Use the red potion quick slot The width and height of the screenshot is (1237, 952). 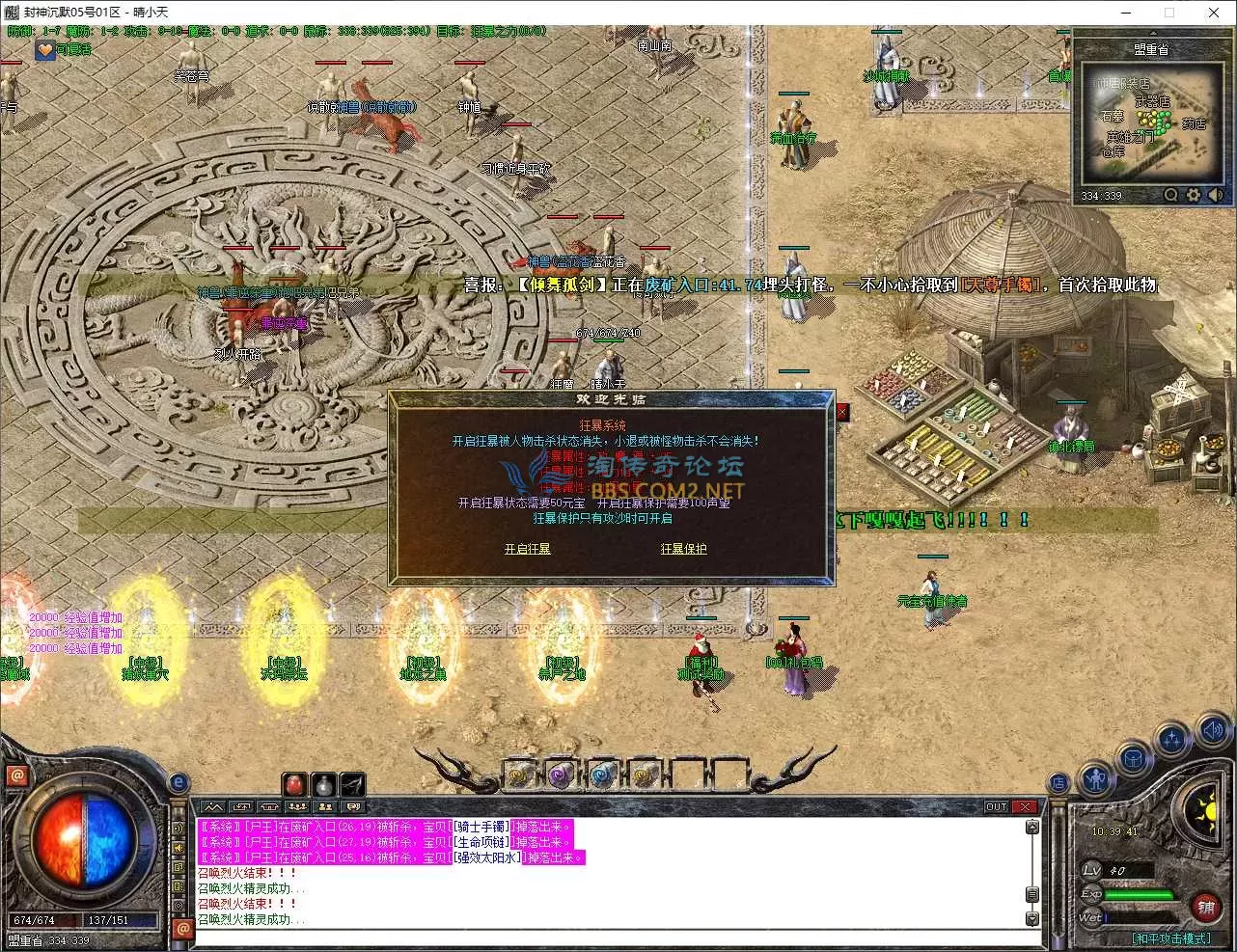(294, 783)
